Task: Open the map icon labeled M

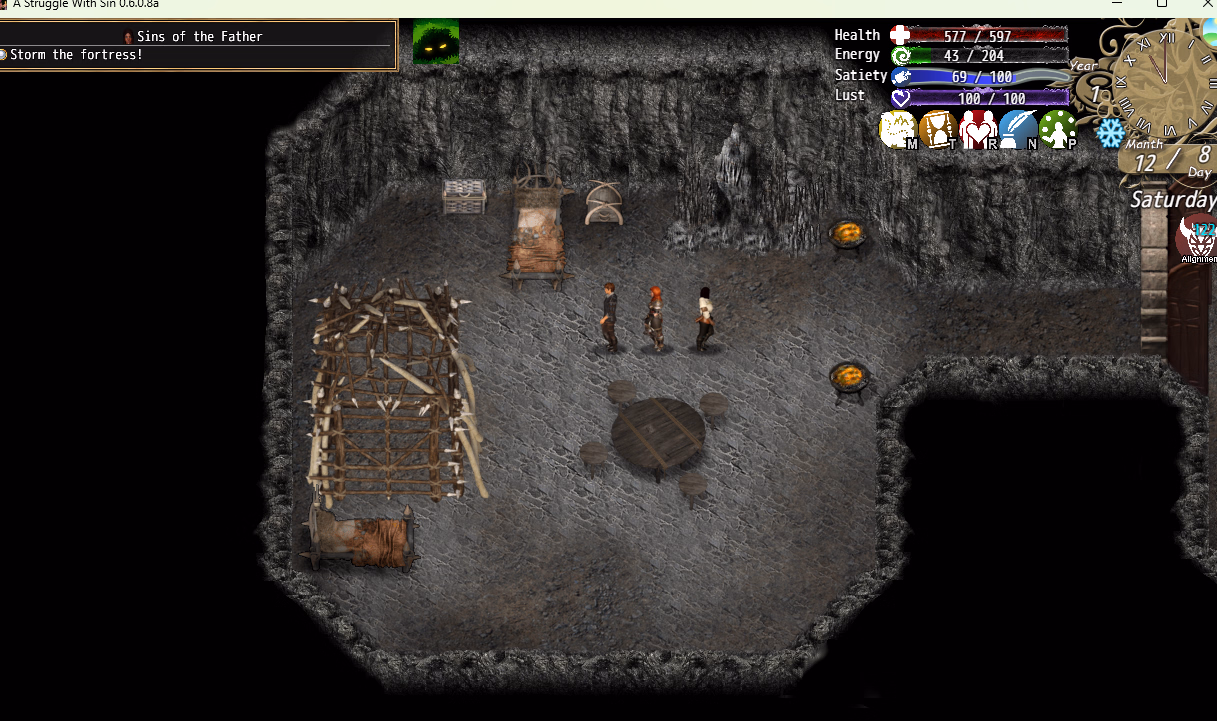Action: tap(898, 130)
